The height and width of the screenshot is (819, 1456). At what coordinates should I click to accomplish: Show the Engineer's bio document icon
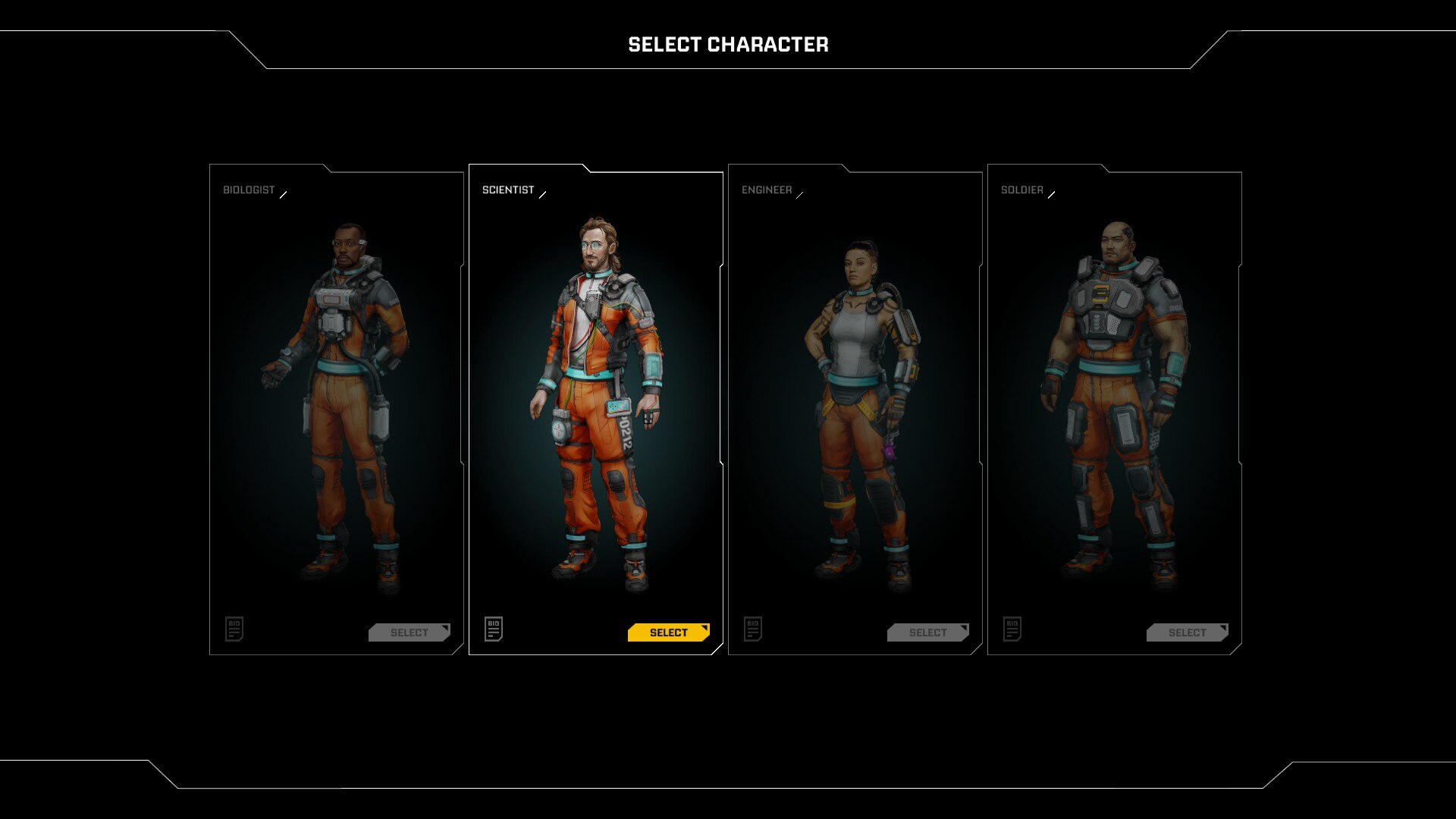753,629
